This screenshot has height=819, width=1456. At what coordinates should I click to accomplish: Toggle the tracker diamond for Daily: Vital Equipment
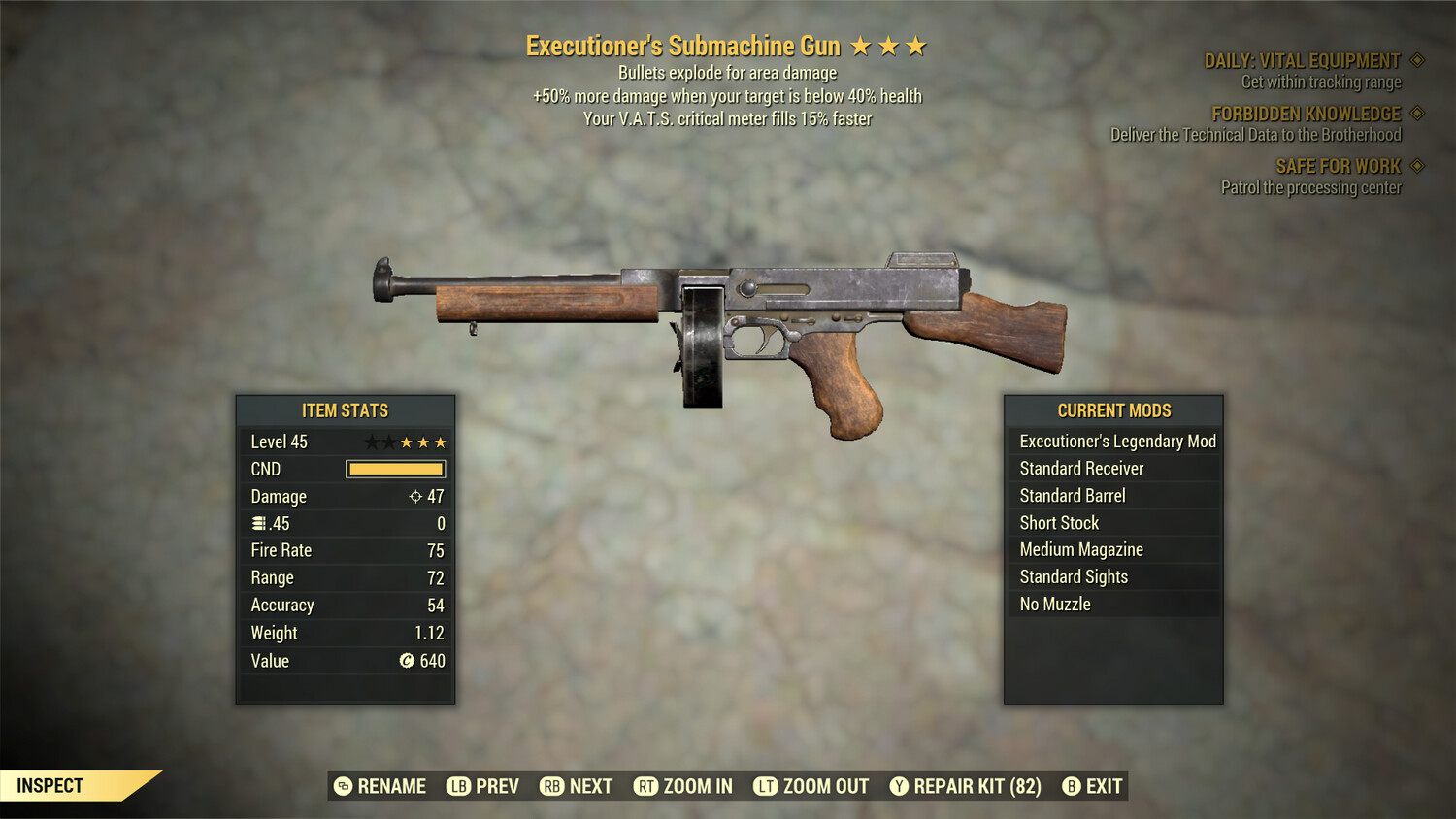1415,59
